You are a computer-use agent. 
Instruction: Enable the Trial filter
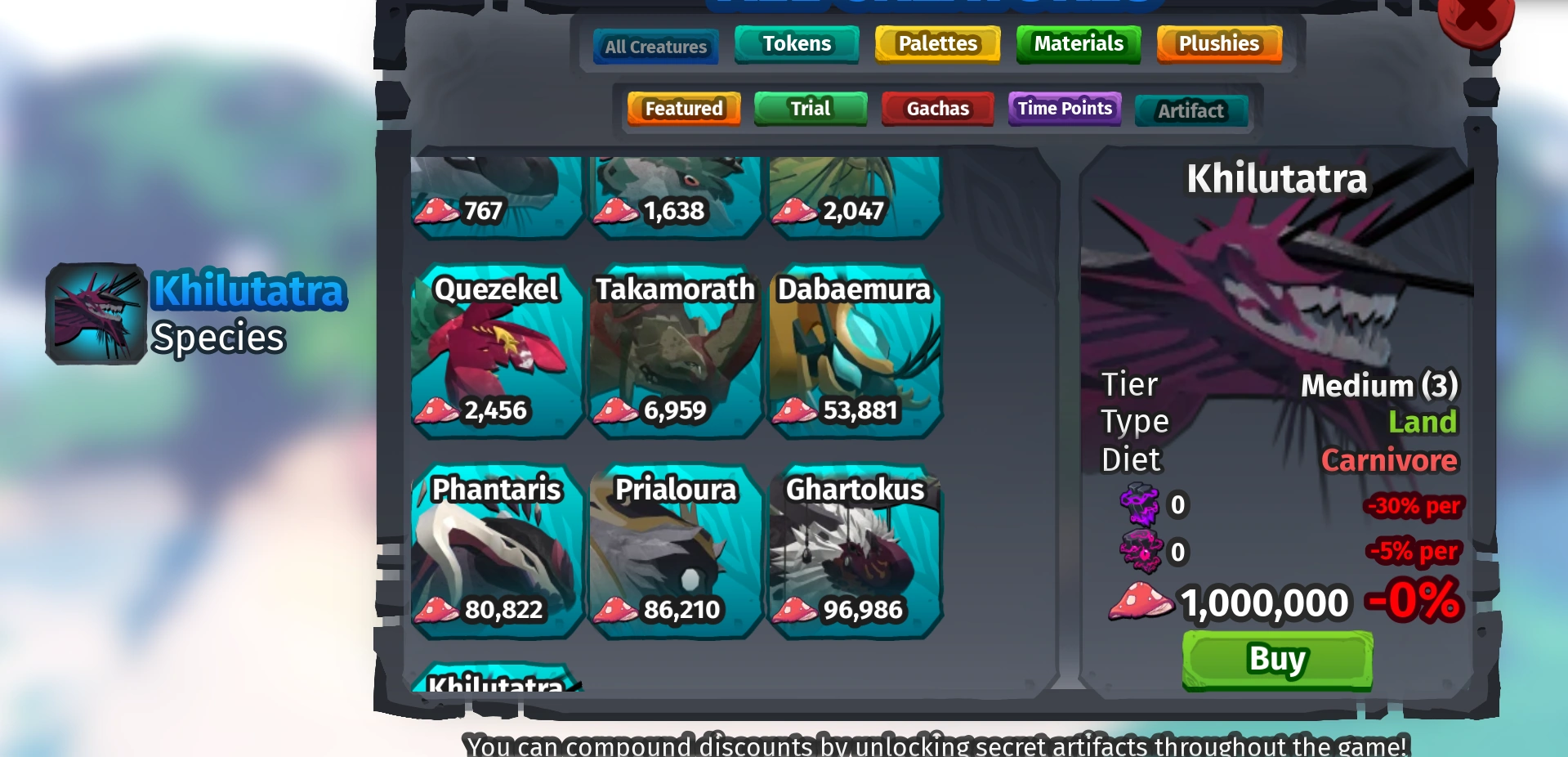810,108
